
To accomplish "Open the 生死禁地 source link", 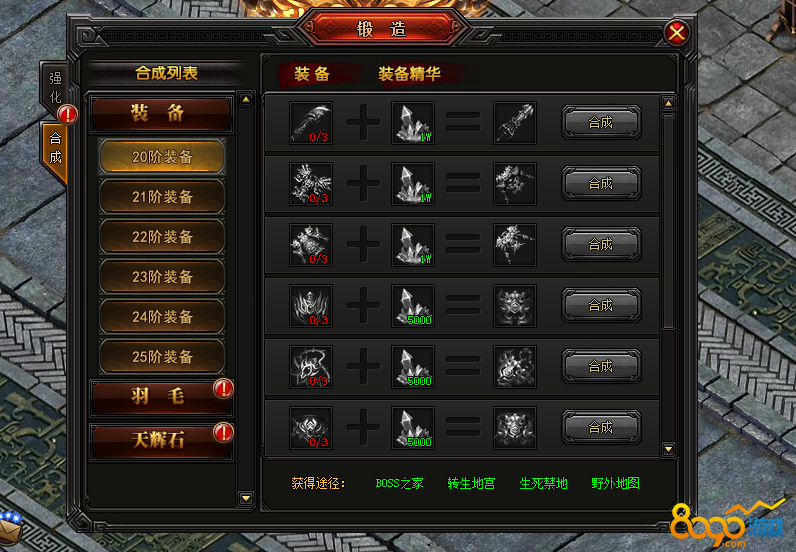I will pos(543,483).
